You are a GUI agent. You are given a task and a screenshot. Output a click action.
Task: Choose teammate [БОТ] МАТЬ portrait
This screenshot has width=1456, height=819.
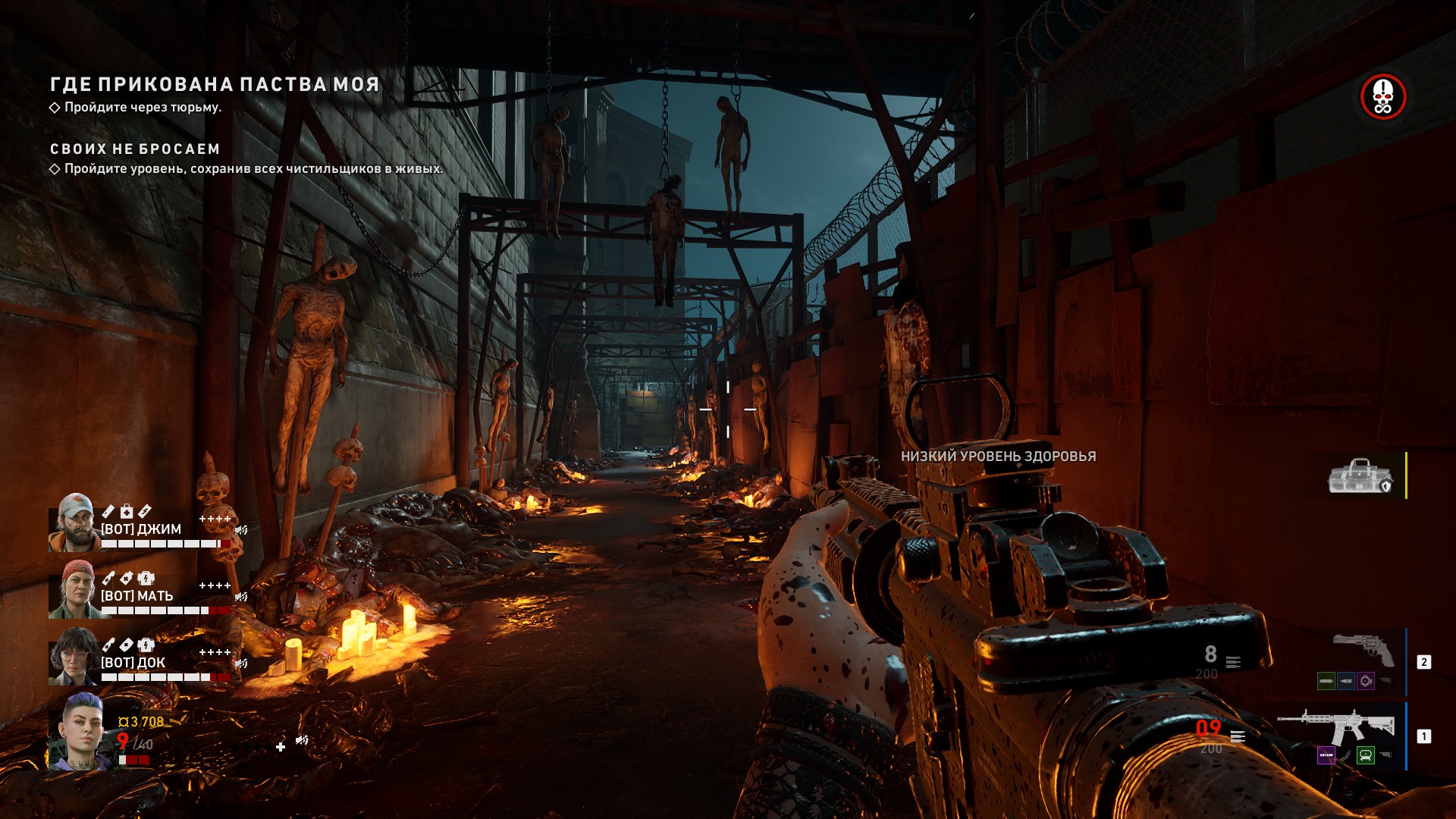74,589
